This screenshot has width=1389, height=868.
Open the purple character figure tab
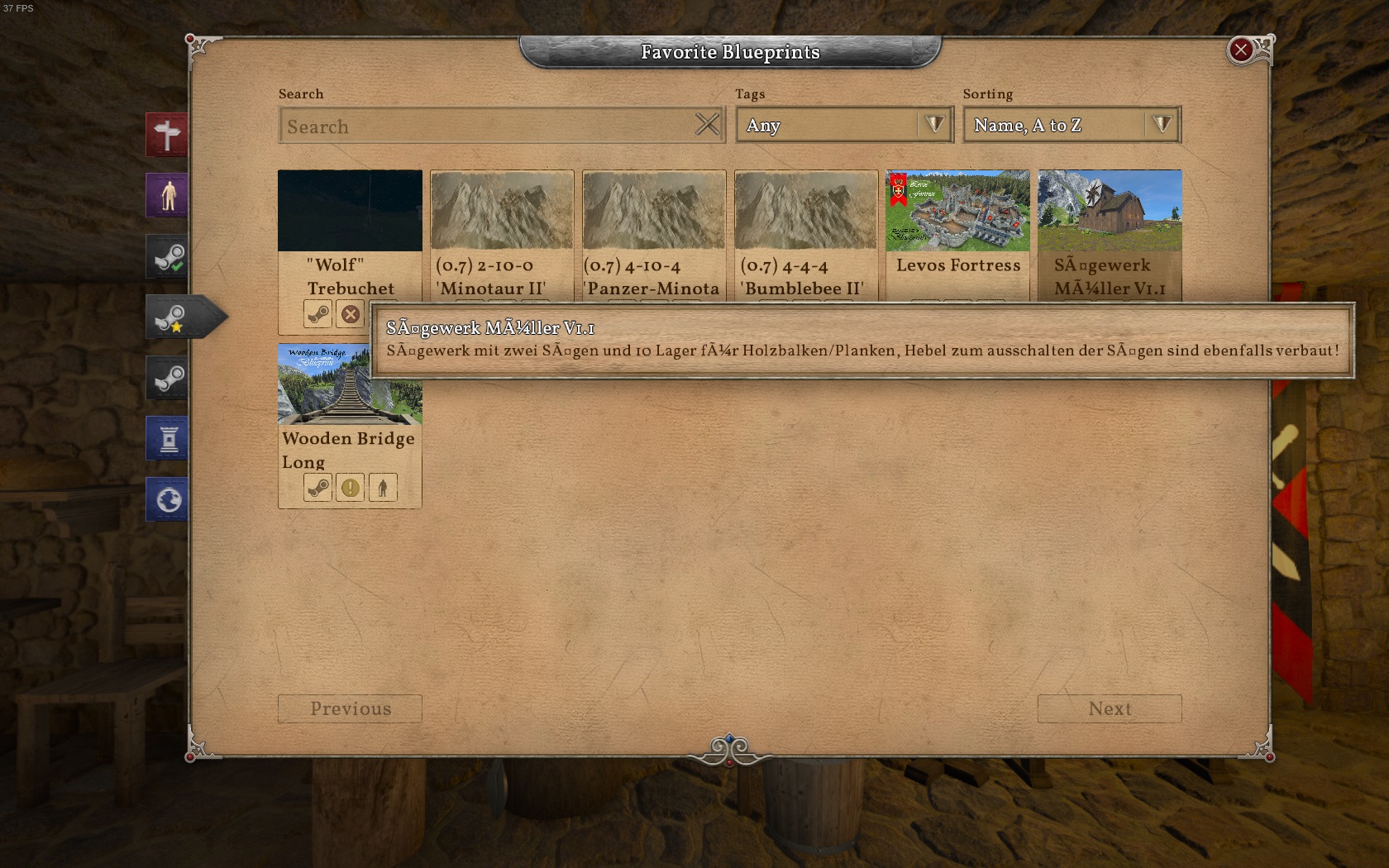pos(168,196)
